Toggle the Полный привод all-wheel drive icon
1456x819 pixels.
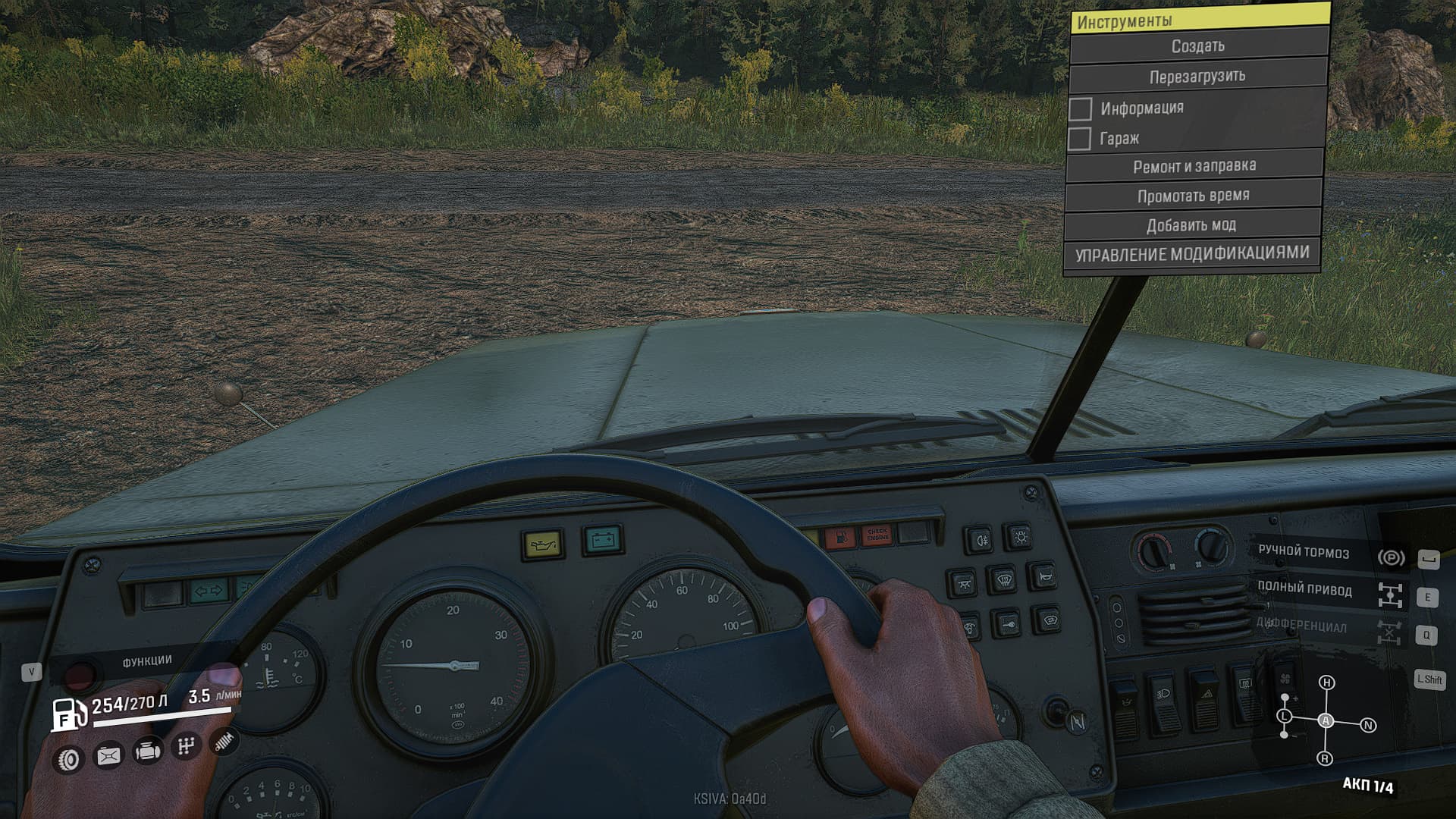click(x=1389, y=595)
